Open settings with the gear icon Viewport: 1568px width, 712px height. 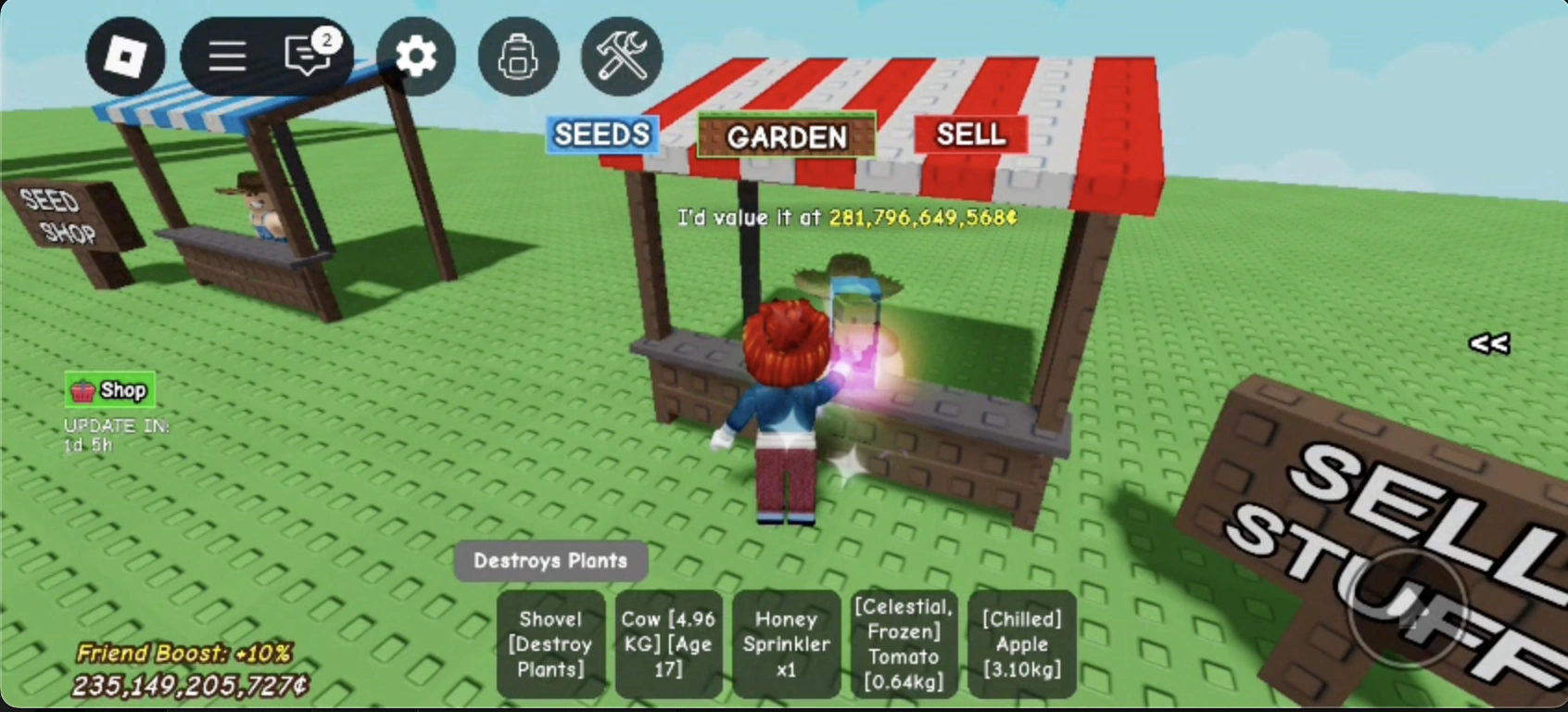tap(415, 56)
